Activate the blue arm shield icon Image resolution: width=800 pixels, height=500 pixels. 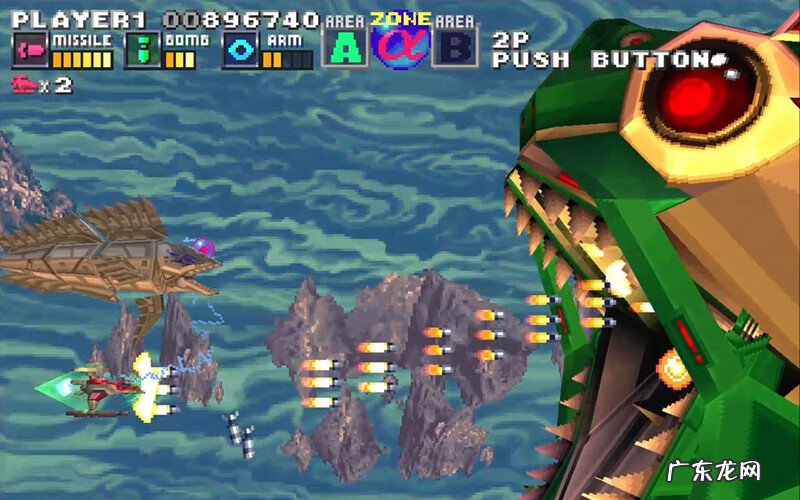click(x=241, y=50)
